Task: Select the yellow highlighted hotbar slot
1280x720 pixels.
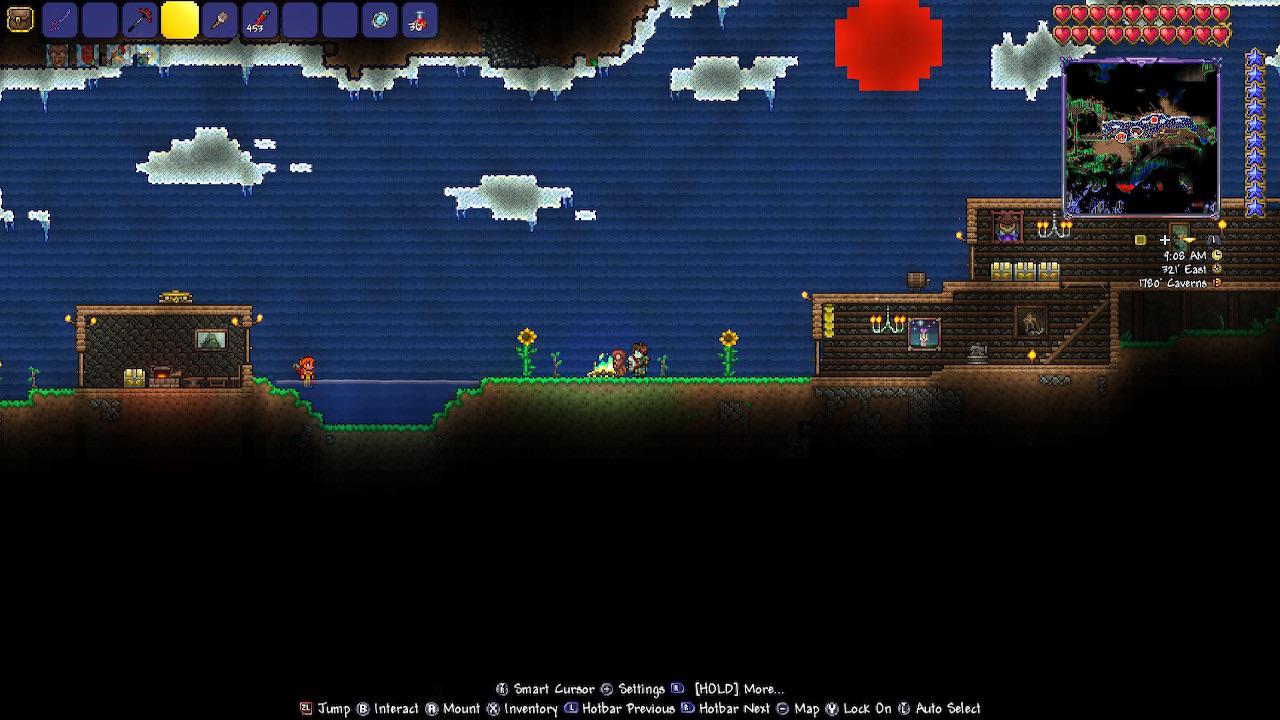Action: click(x=178, y=18)
